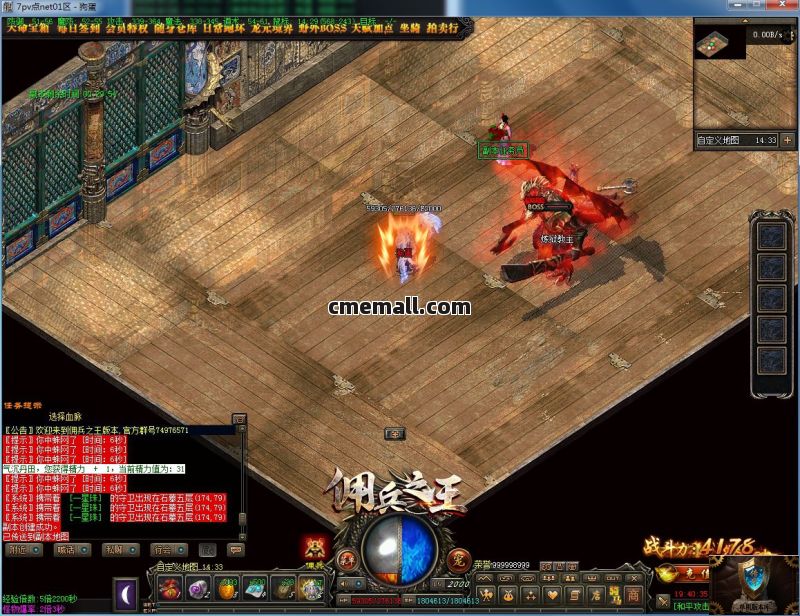
Task: Click the plus button beside 自定义地图
Action: point(787,141)
